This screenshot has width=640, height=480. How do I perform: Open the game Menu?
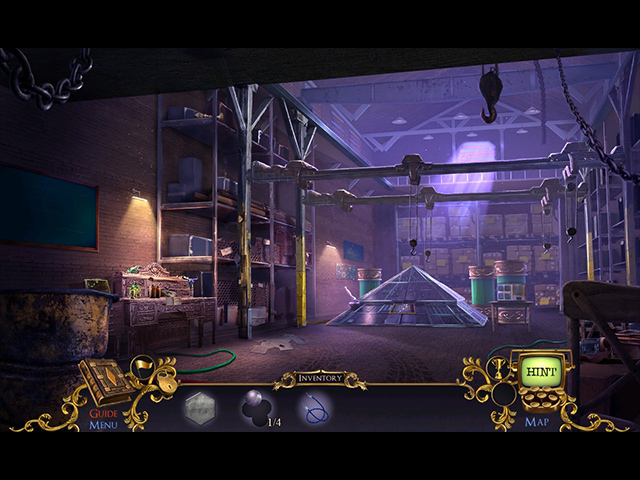coord(103,425)
